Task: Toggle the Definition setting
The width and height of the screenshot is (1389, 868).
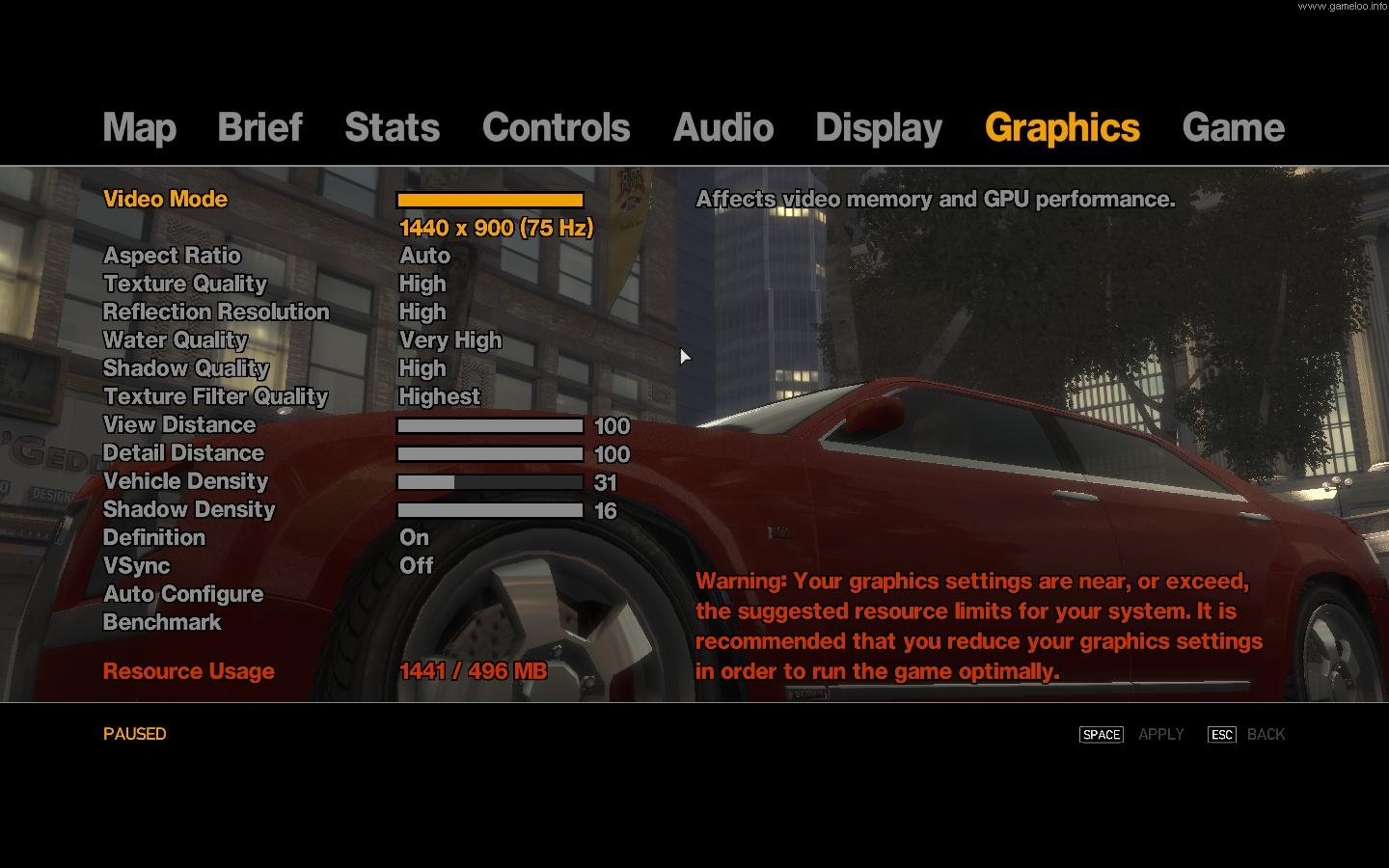Action: pyautogui.click(x=153, y=537)
